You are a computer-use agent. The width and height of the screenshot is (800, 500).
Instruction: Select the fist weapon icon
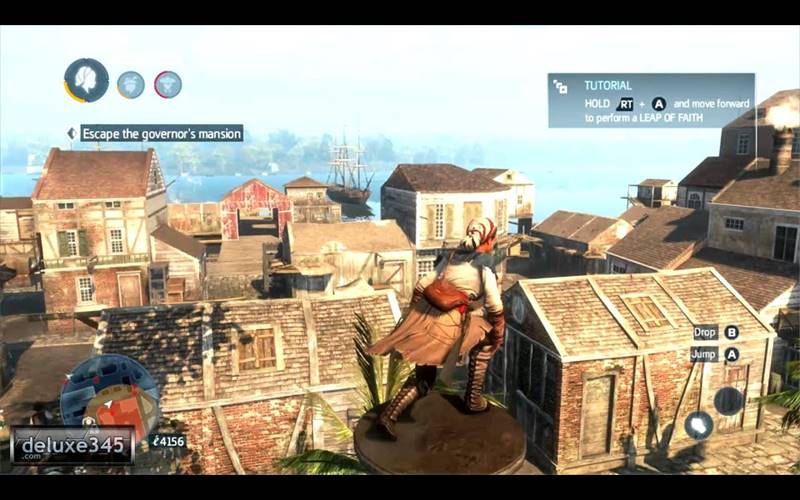698,425
